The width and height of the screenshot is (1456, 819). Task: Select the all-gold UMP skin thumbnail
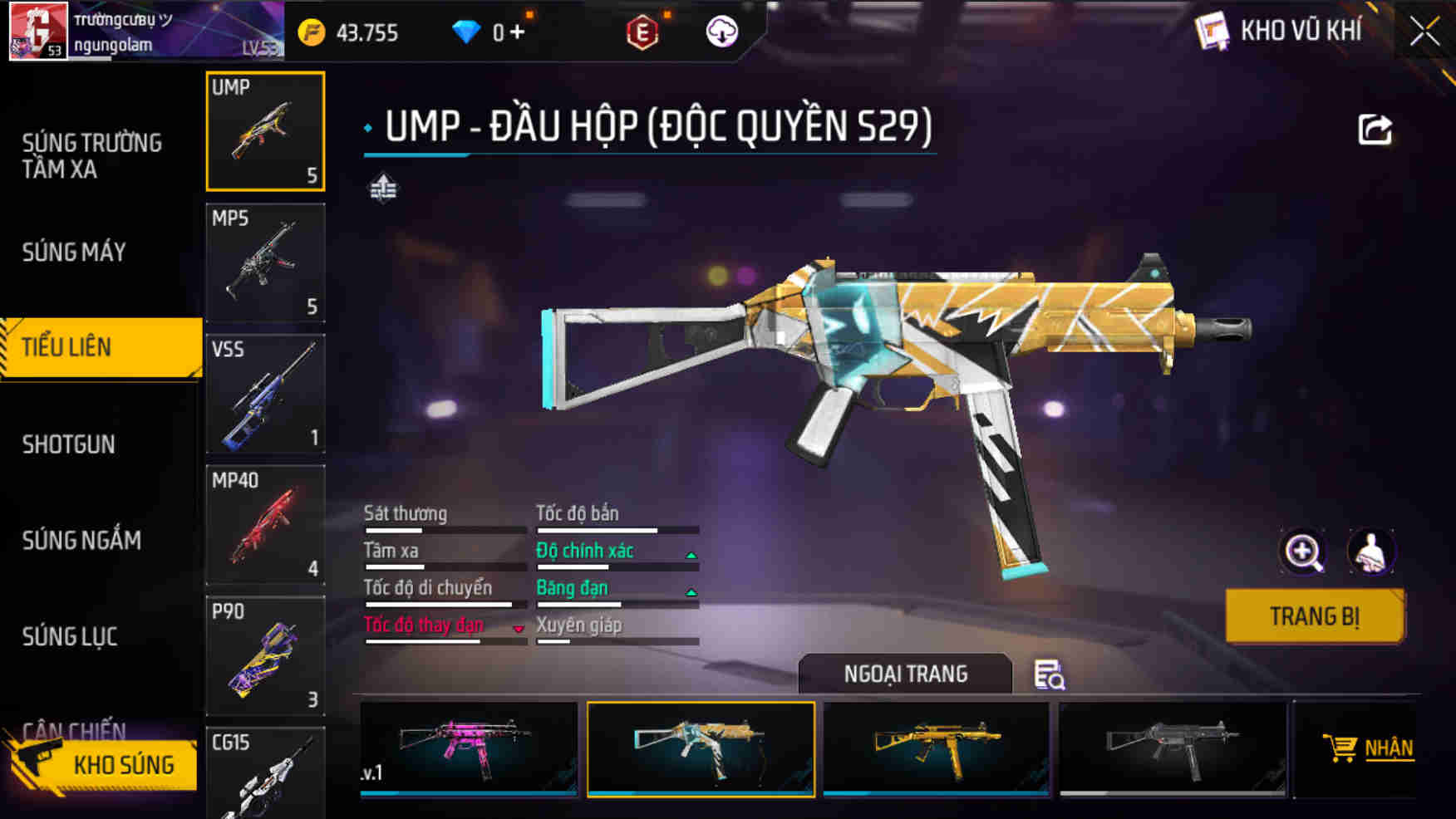pos(937,748)
